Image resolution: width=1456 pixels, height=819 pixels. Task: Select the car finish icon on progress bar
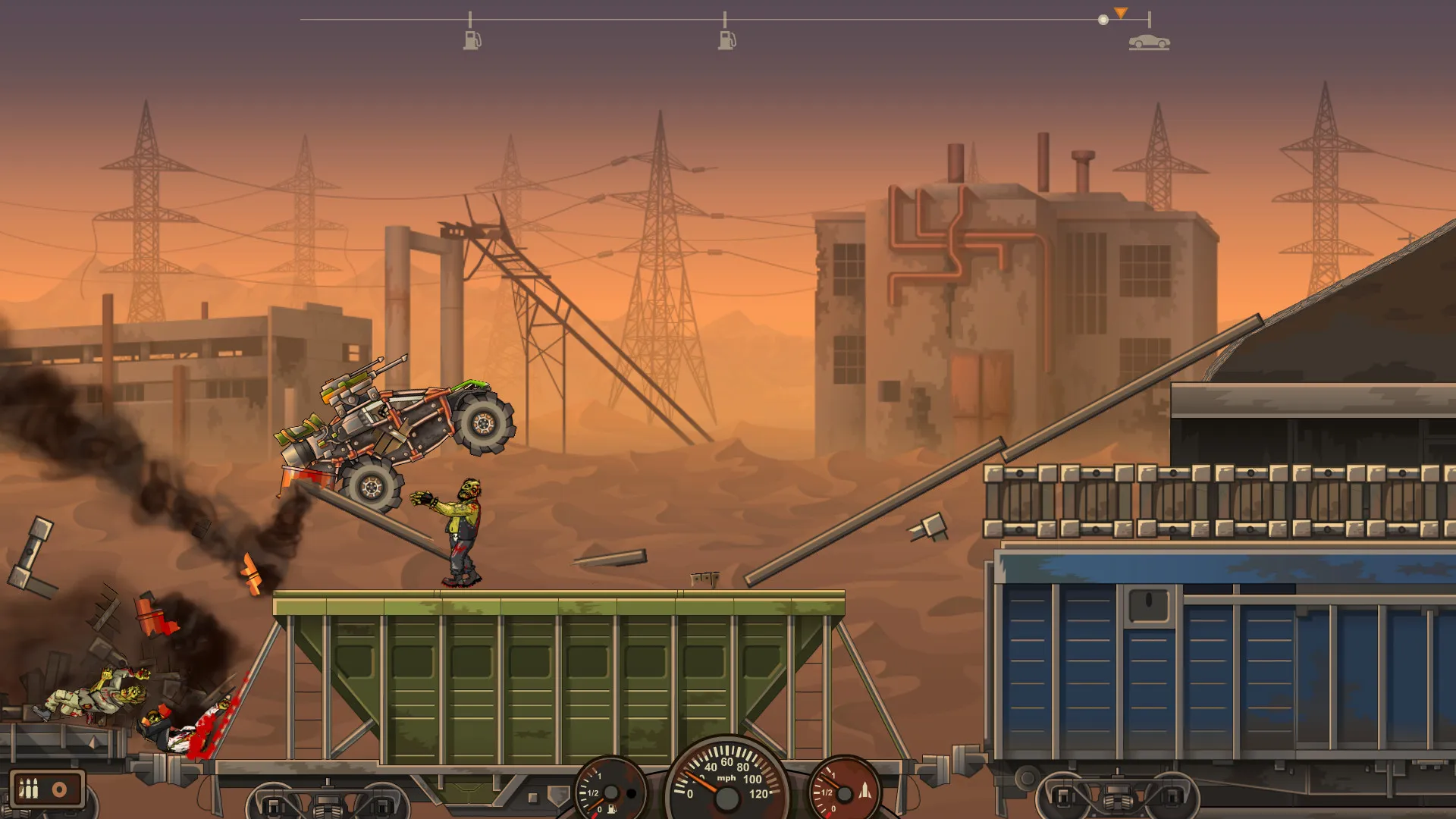tap(1149, 42)
